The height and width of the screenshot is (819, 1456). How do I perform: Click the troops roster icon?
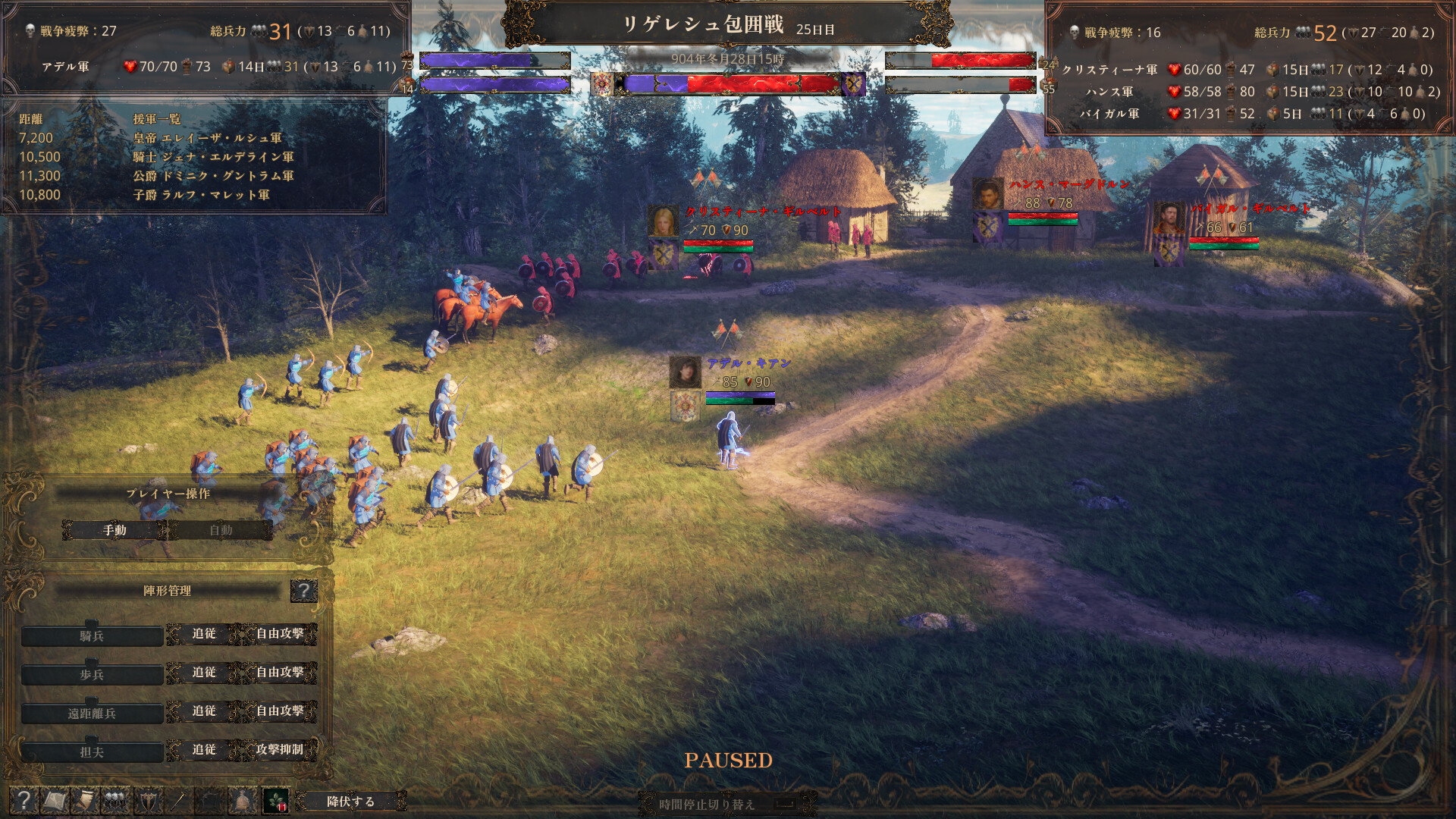114,800
